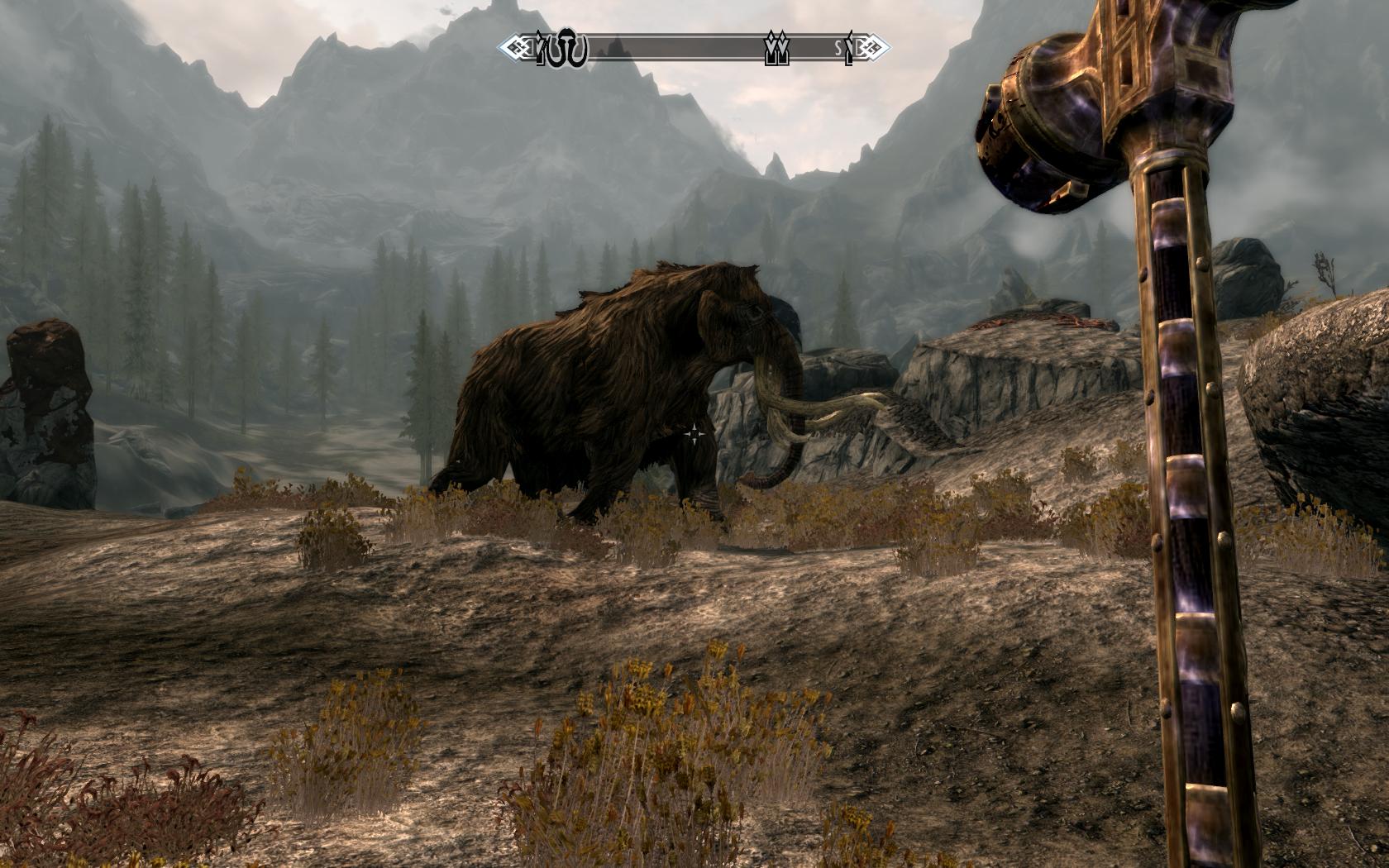Select the twin-spire location marker on the compass
1389x868 pixels.
[x=776, y=50]
